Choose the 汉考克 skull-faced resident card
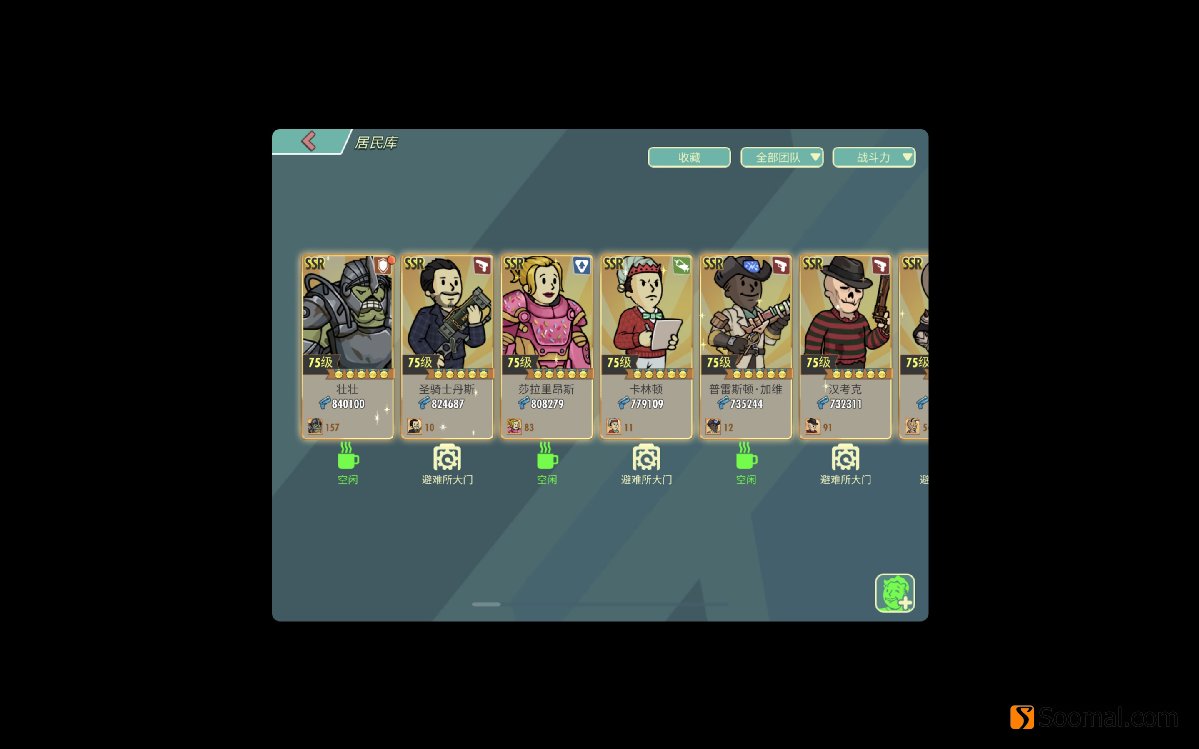 coord(846,346)
